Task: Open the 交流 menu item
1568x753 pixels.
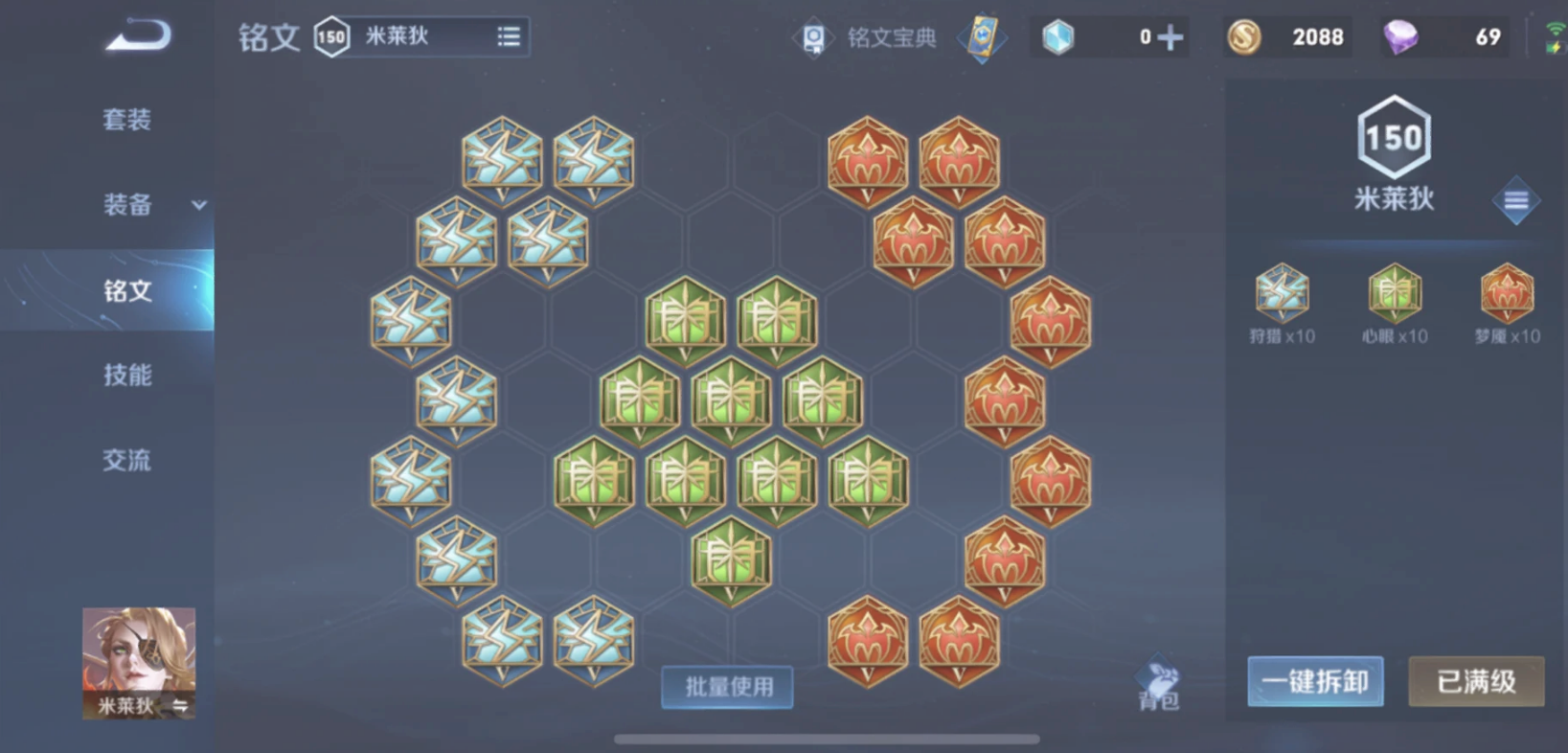Action: point(126,461)
